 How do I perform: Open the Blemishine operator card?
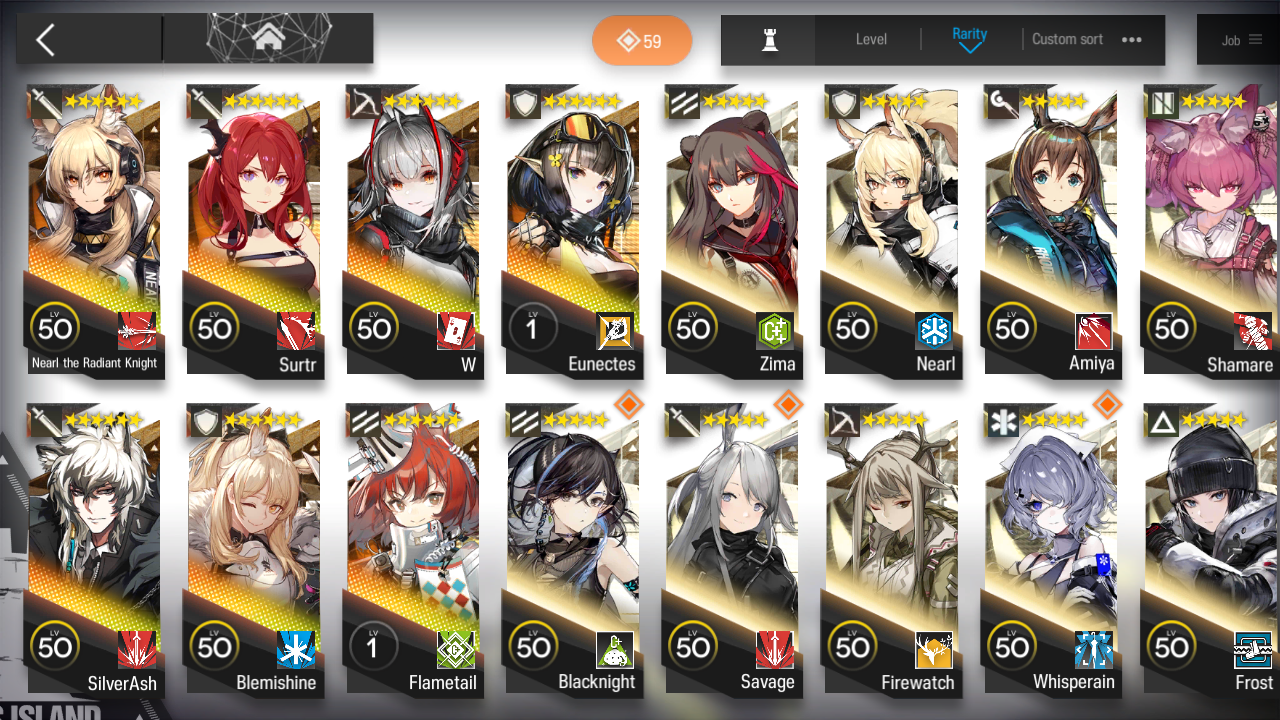253,550
